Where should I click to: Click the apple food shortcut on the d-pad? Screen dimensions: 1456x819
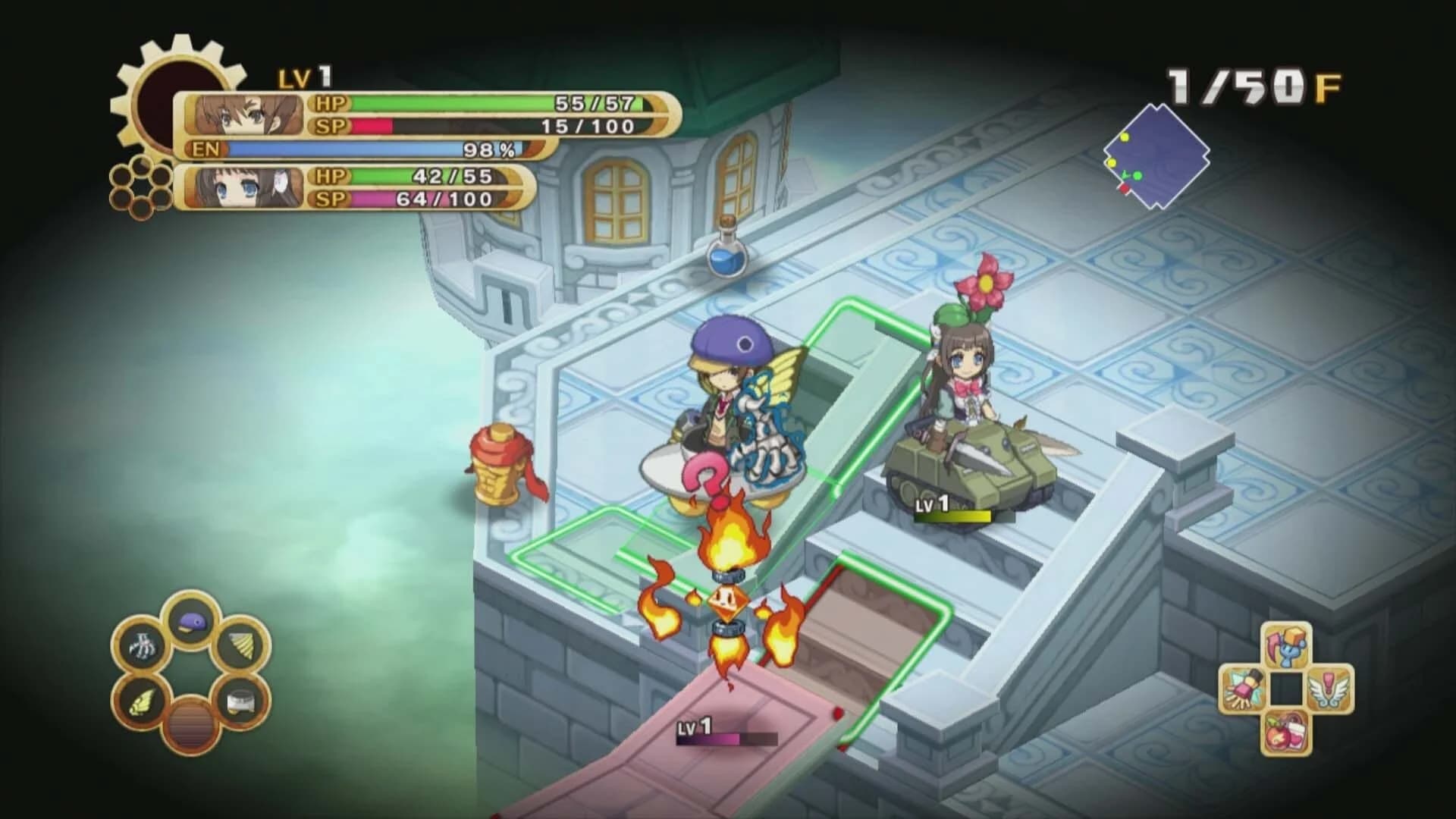pos(1284,730)
